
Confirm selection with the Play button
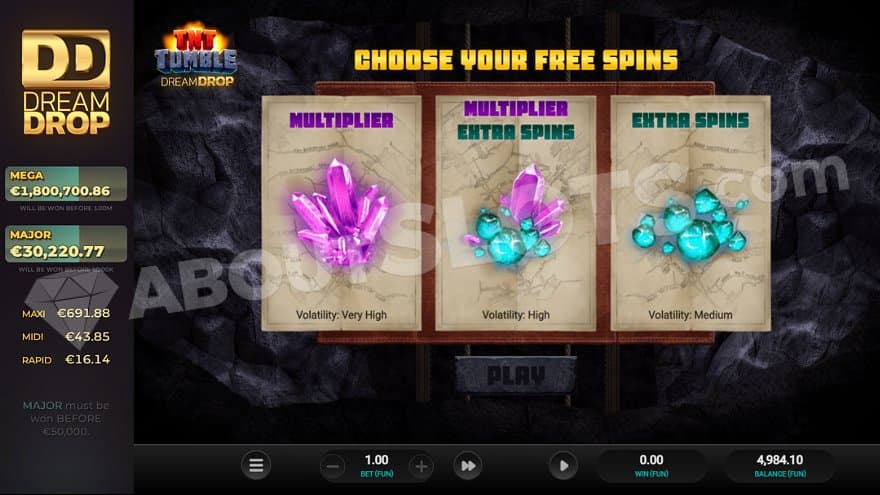tap(516, 375)
